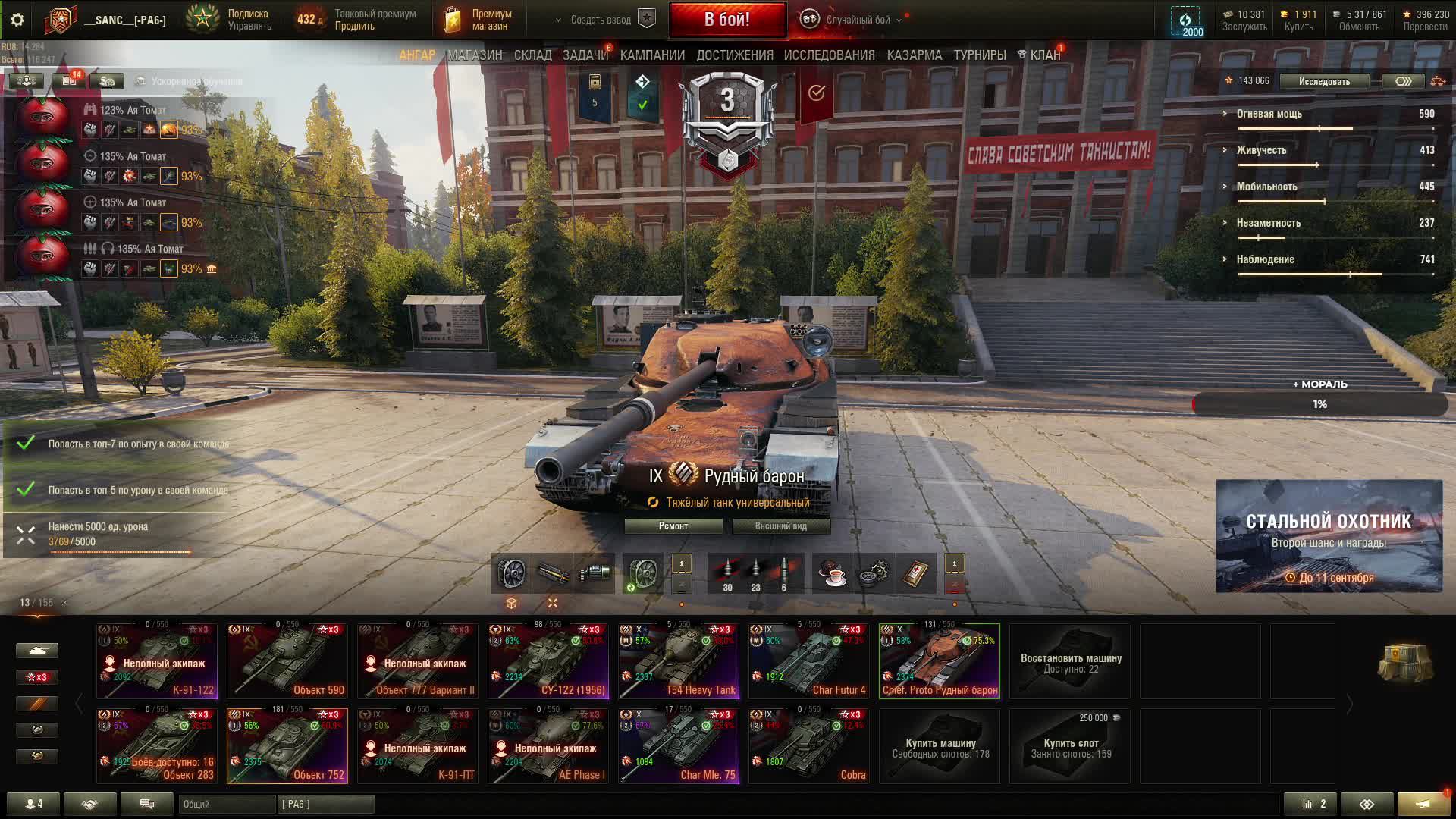Expand the Огневая мощь stats row
The height and width of the screenshot is (819, 1456).
pyautogui.click(x=1269, y=114)
